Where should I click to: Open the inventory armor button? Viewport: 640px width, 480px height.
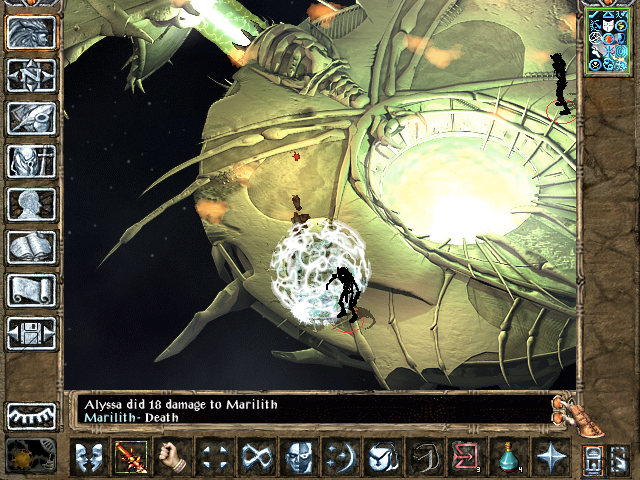[x=31, y=161]
